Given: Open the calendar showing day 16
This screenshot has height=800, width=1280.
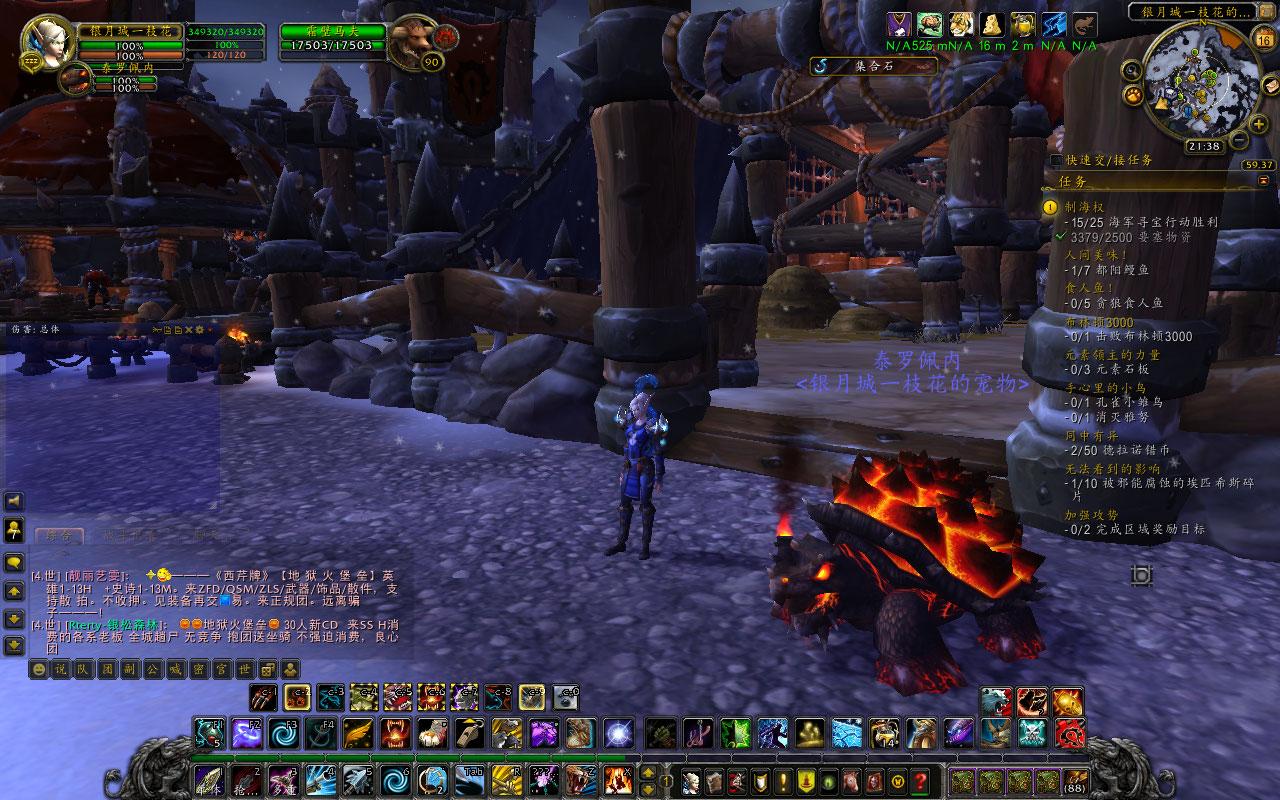Looking at the screenshot, I should [x=1263, y=40].
